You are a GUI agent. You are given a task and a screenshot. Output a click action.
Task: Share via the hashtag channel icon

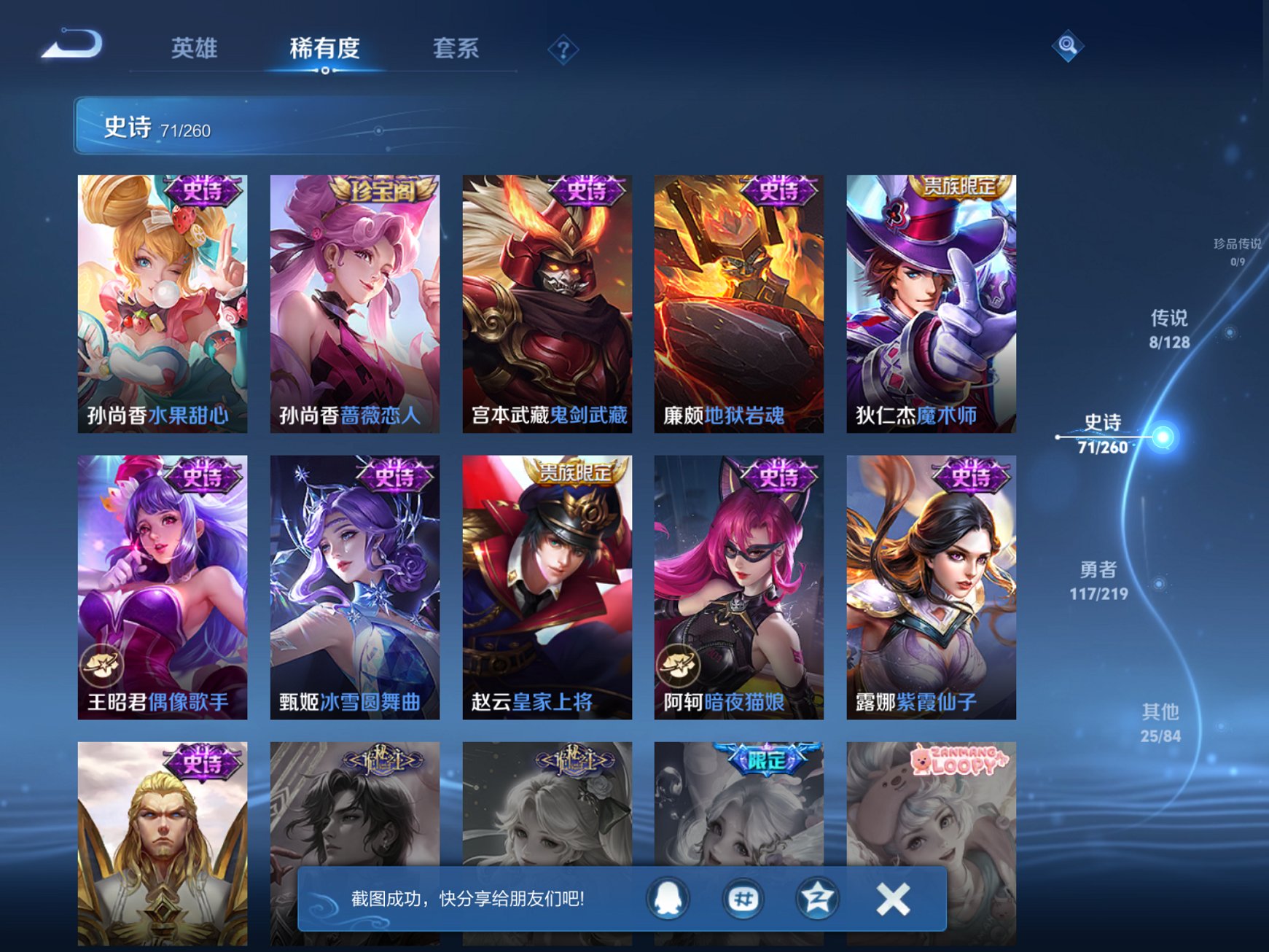[741, 898]
